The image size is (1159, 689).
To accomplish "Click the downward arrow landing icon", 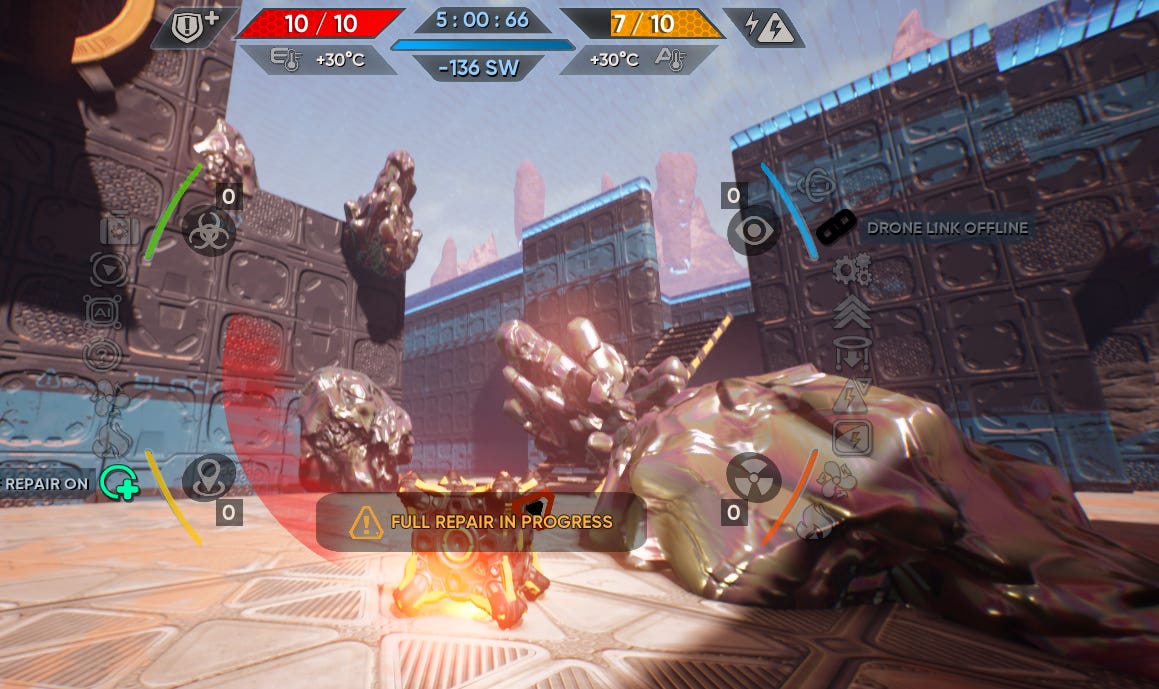I will tap(851, 353).
